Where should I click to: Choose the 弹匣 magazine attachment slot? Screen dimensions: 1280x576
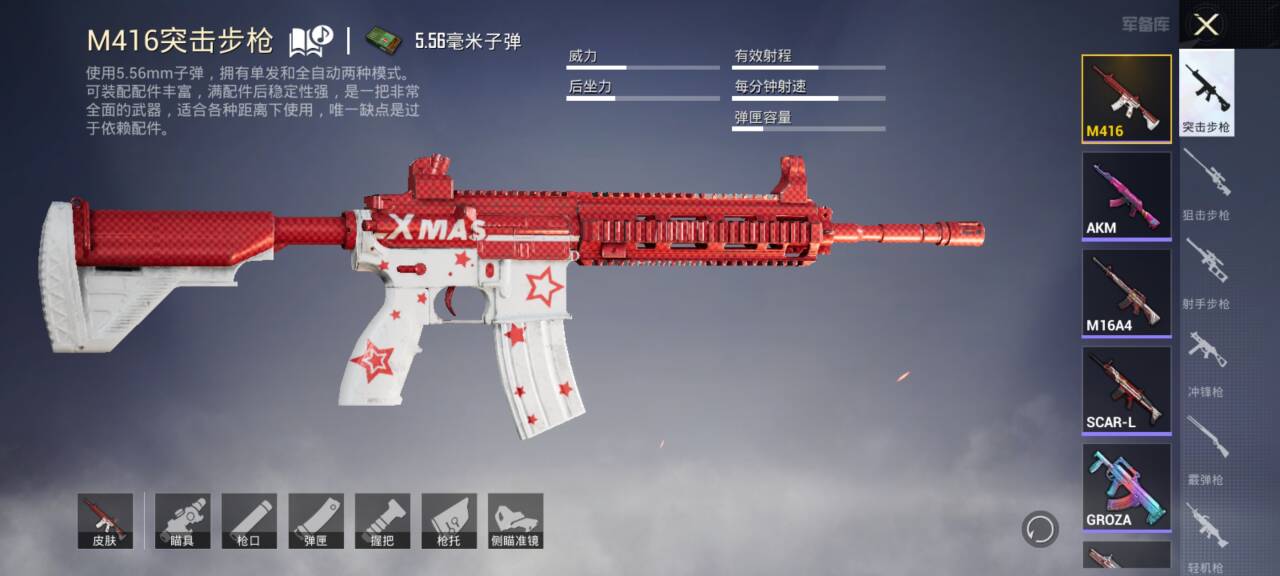click(x=315, y=520)
